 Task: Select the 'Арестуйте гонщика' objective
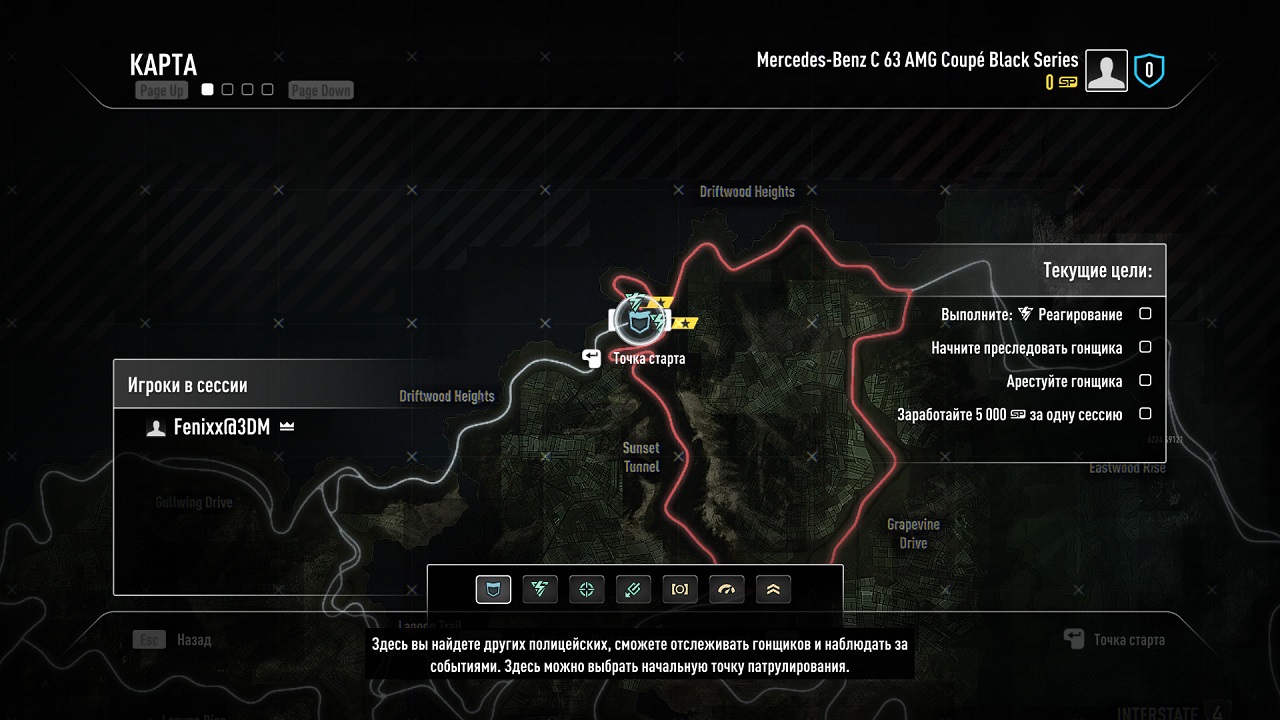coord(1064,381)
